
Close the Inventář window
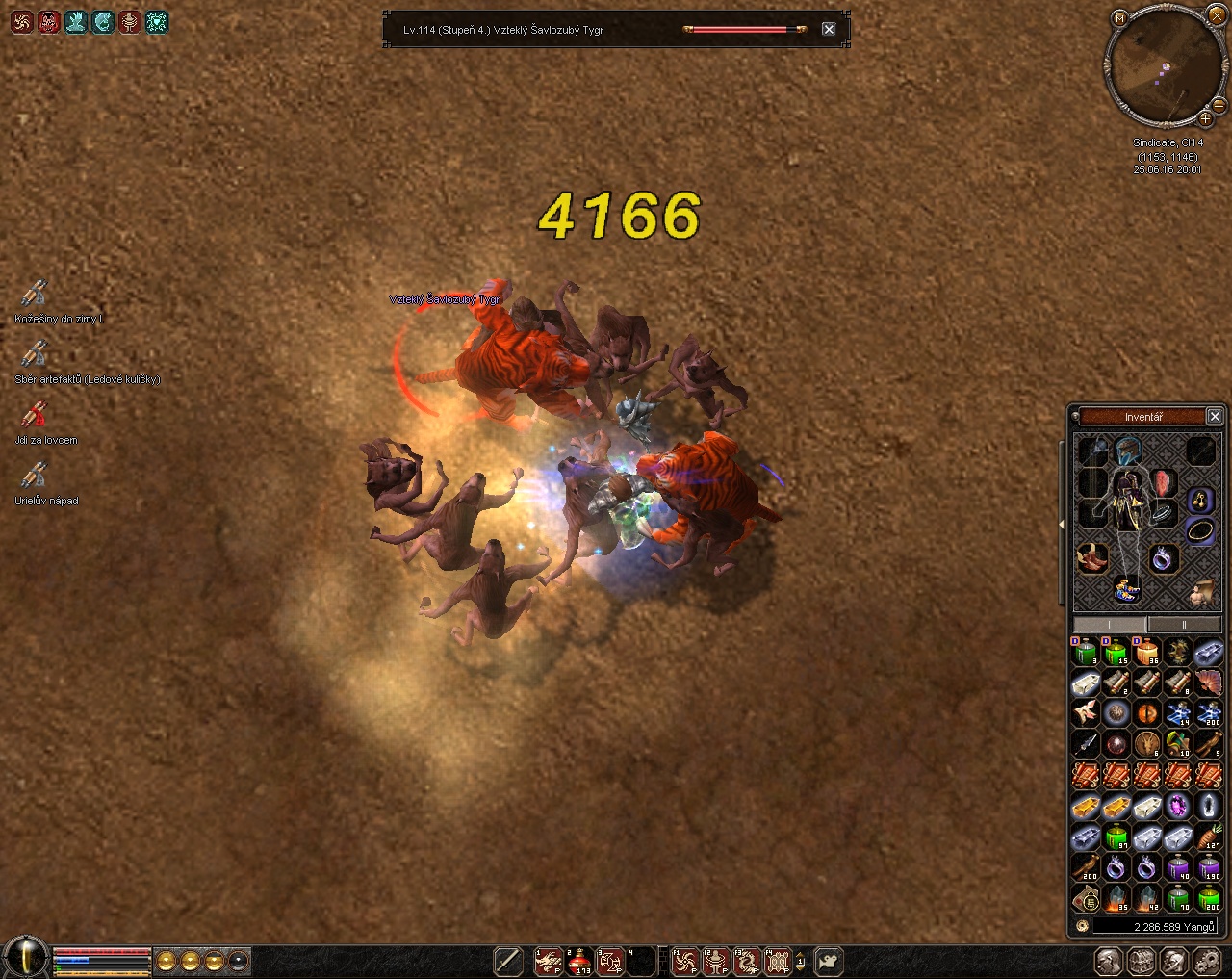[1215, 416]
